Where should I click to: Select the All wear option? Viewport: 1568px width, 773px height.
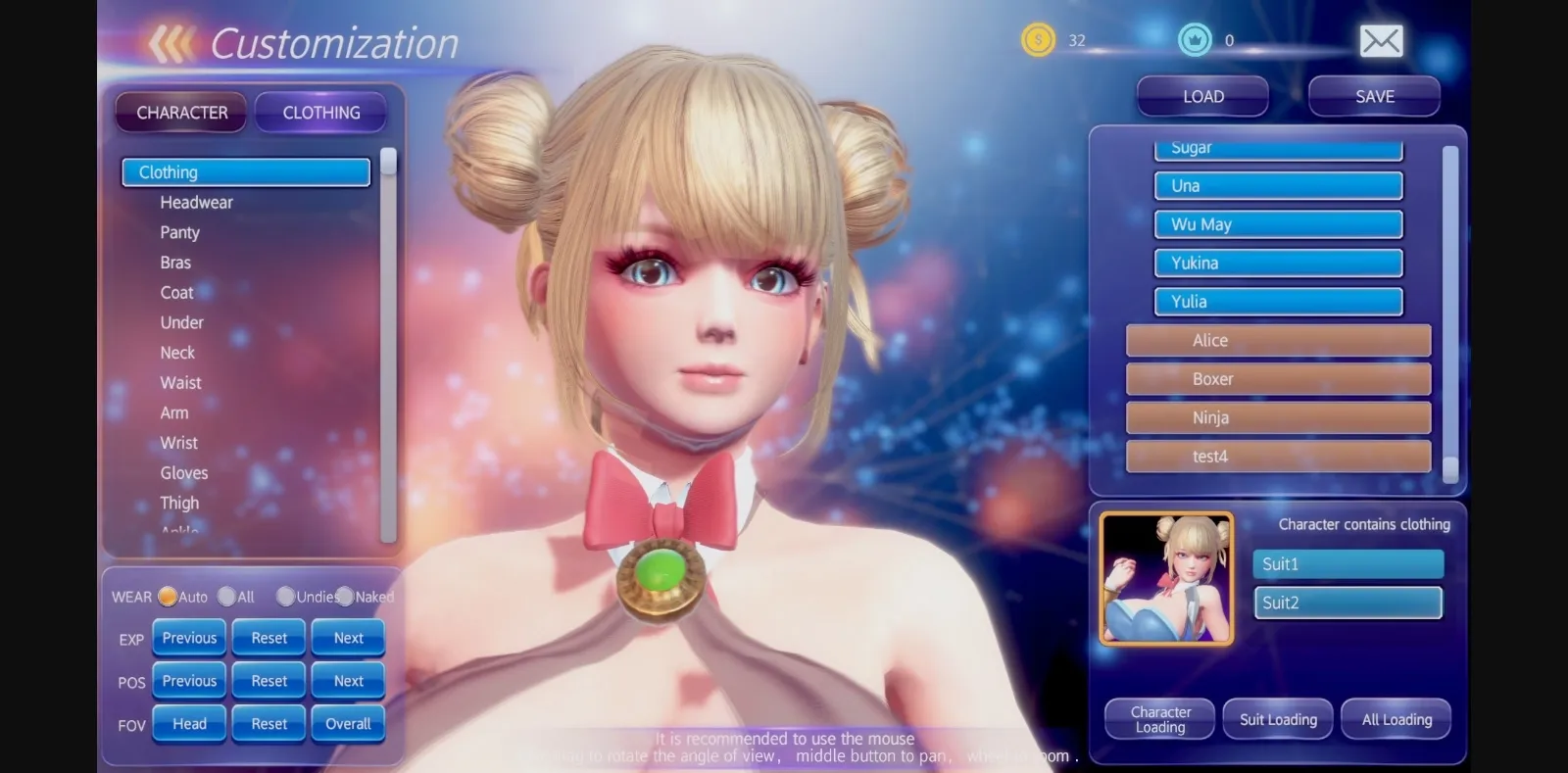pyautogui.click(x=227, y=596)
